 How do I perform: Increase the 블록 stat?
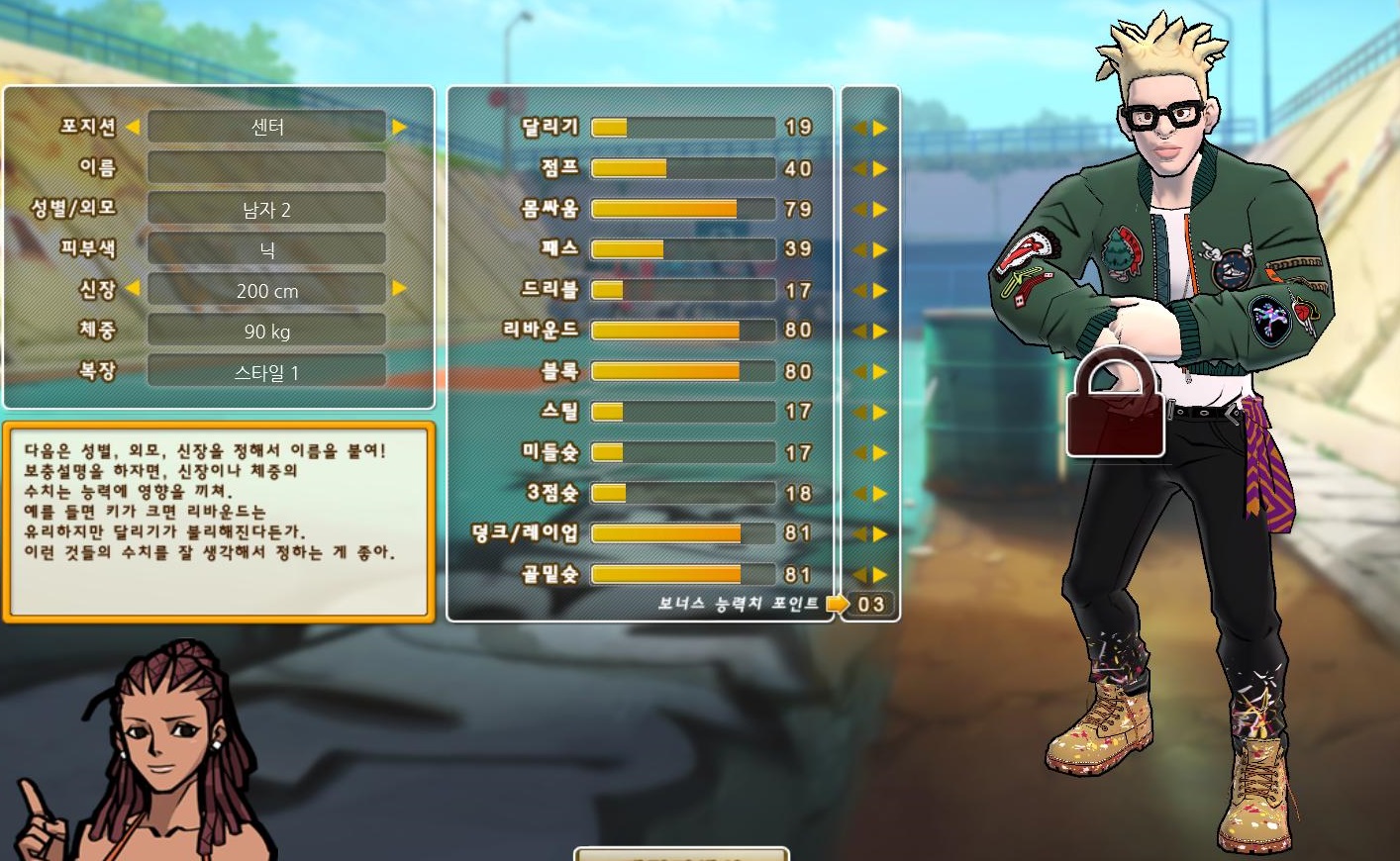880,372
